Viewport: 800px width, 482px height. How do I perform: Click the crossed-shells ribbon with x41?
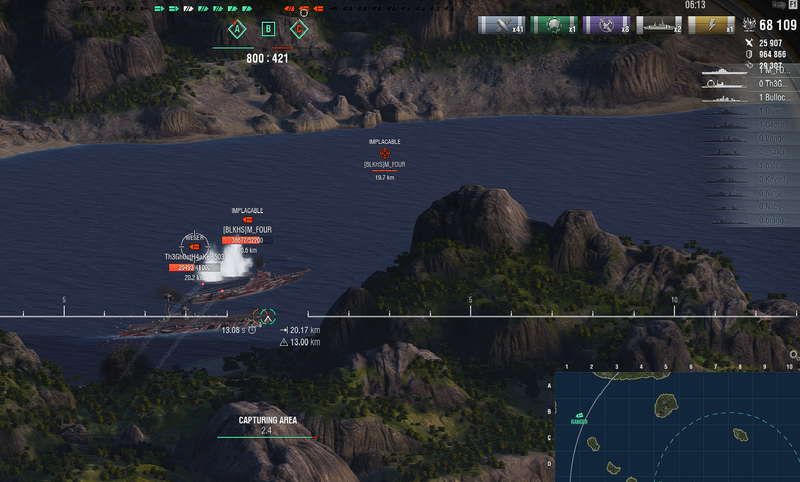coord(501,25)
